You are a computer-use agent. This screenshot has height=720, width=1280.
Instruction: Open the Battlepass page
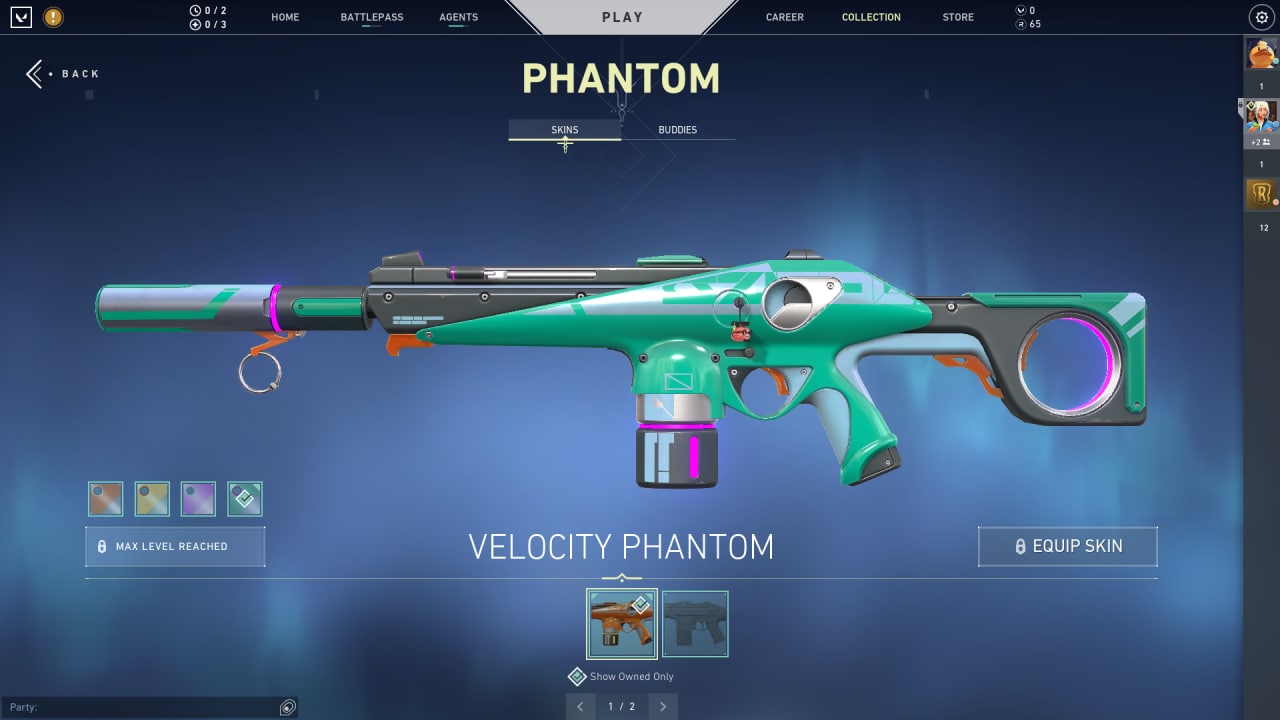tap(371, 17)
